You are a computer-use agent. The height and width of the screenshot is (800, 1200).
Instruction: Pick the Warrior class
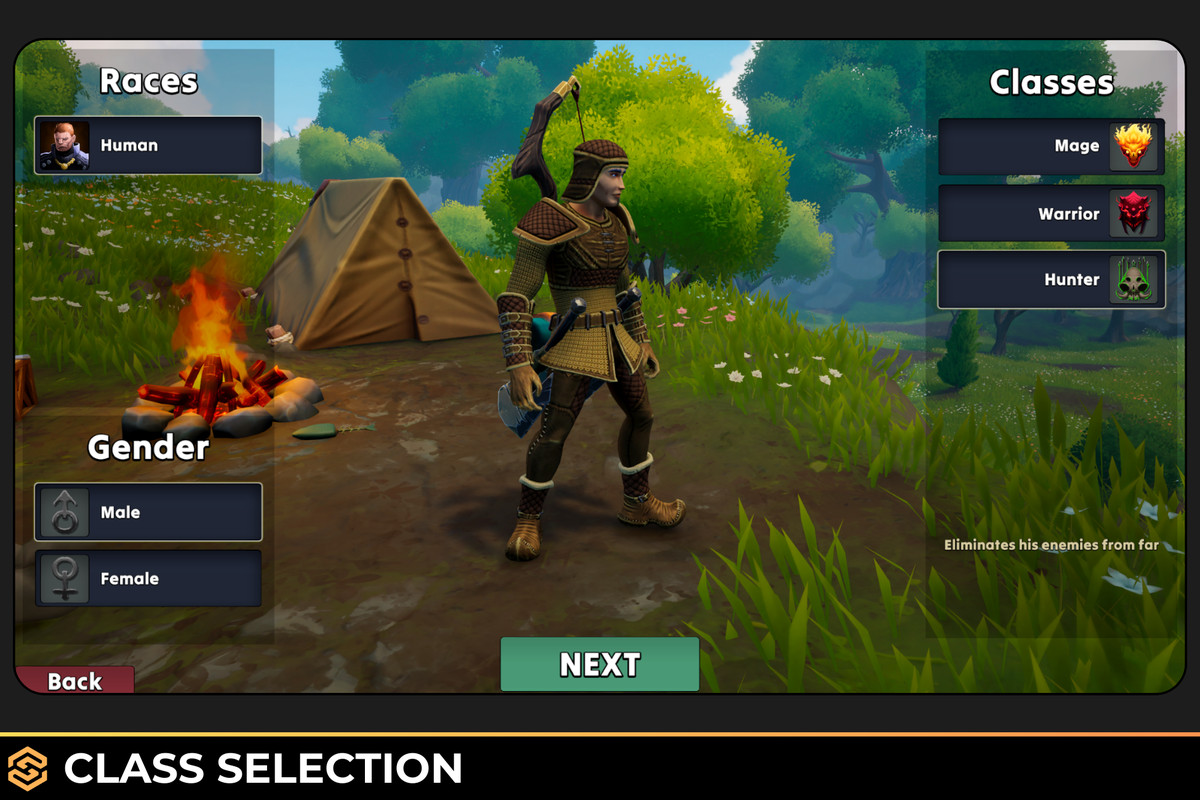1051,213
